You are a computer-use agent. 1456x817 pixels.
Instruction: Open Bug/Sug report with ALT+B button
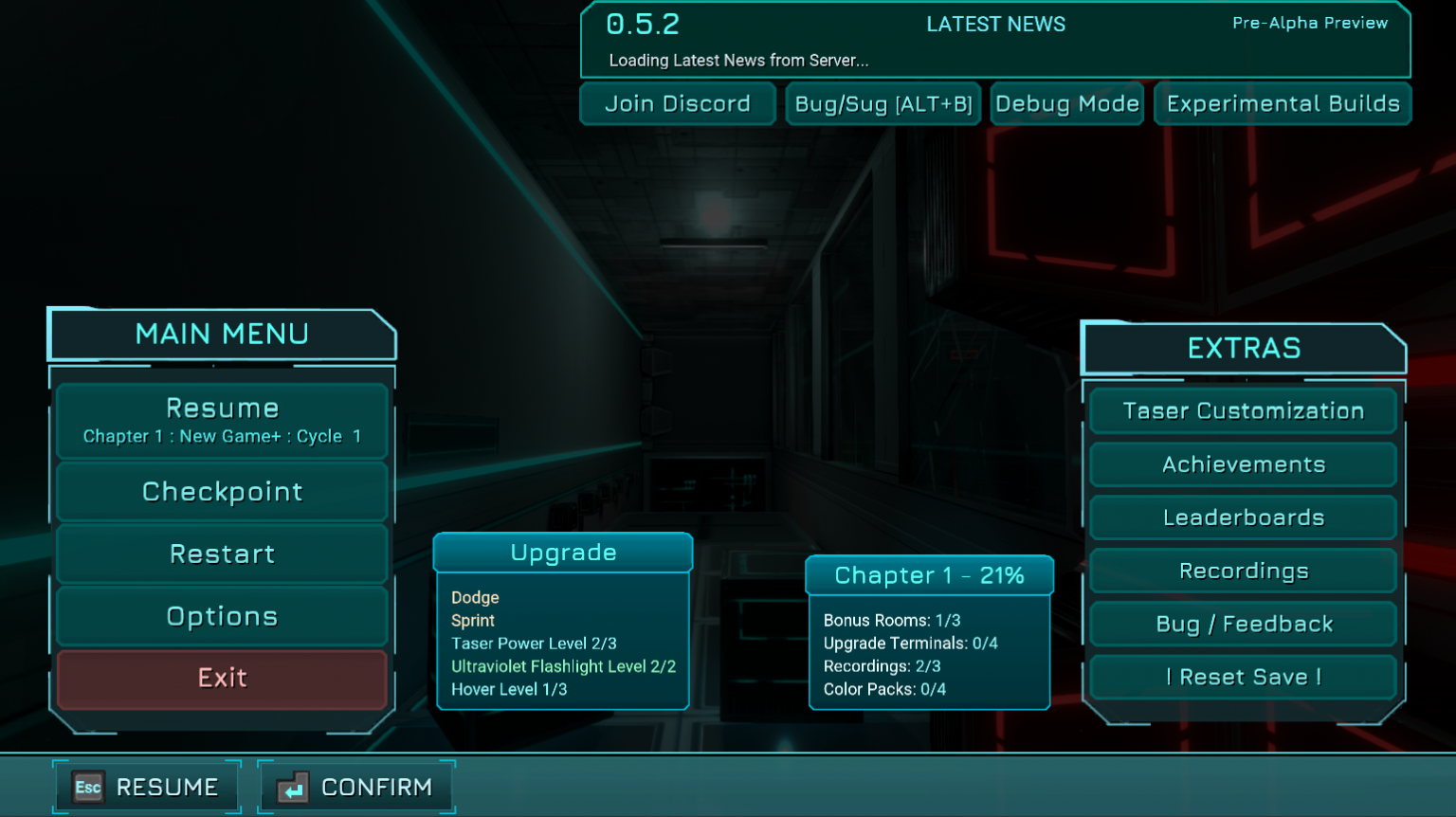point(883,103)
